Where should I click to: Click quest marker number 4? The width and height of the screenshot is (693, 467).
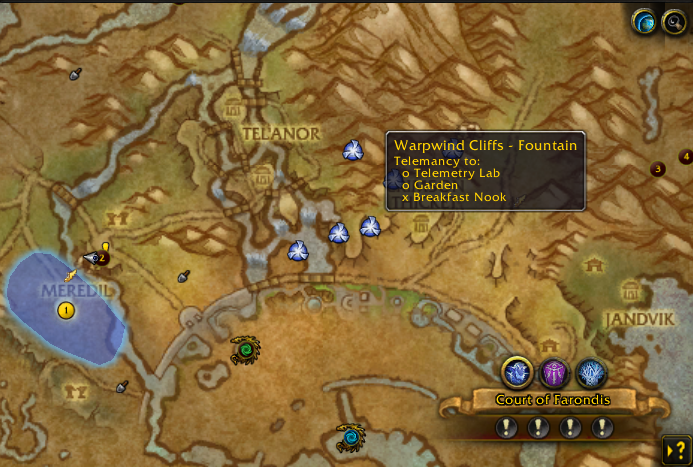click(686, 157)
